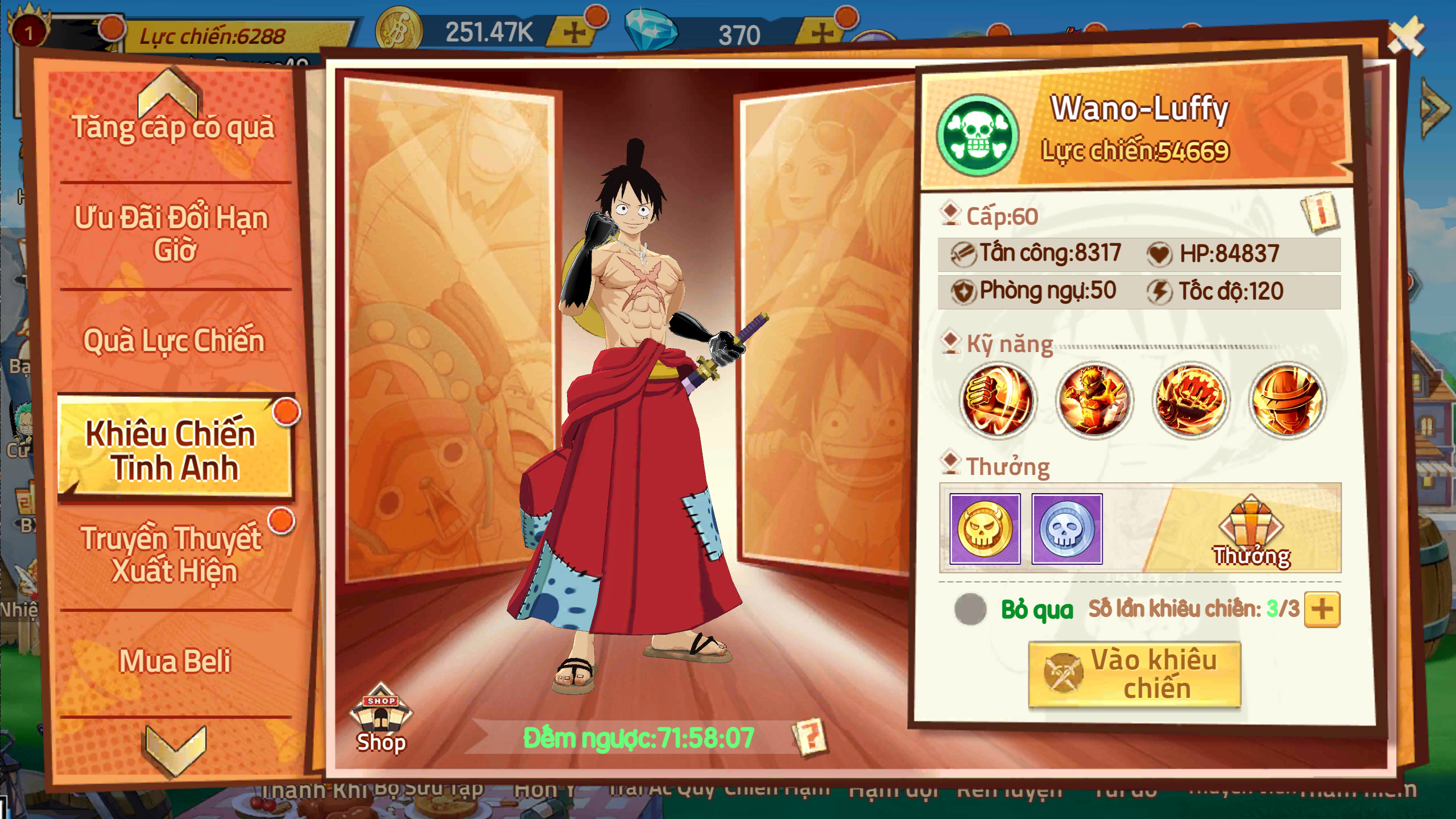
Task: Add more challenge attempts with plus button
Action: [x=1322, y=609]
